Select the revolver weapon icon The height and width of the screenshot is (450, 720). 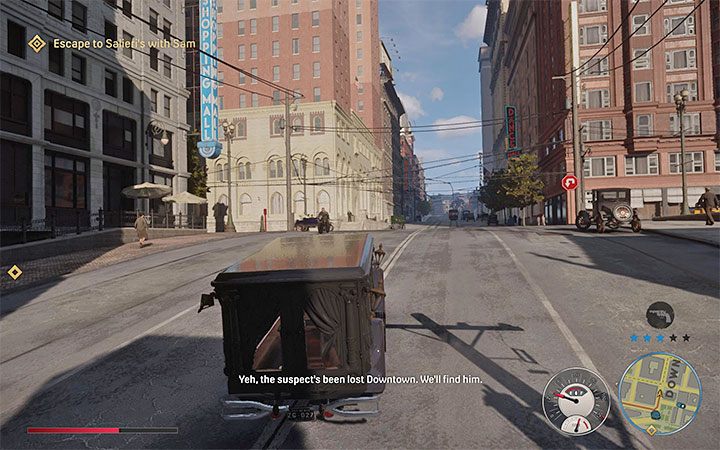(x=660, y=315)
